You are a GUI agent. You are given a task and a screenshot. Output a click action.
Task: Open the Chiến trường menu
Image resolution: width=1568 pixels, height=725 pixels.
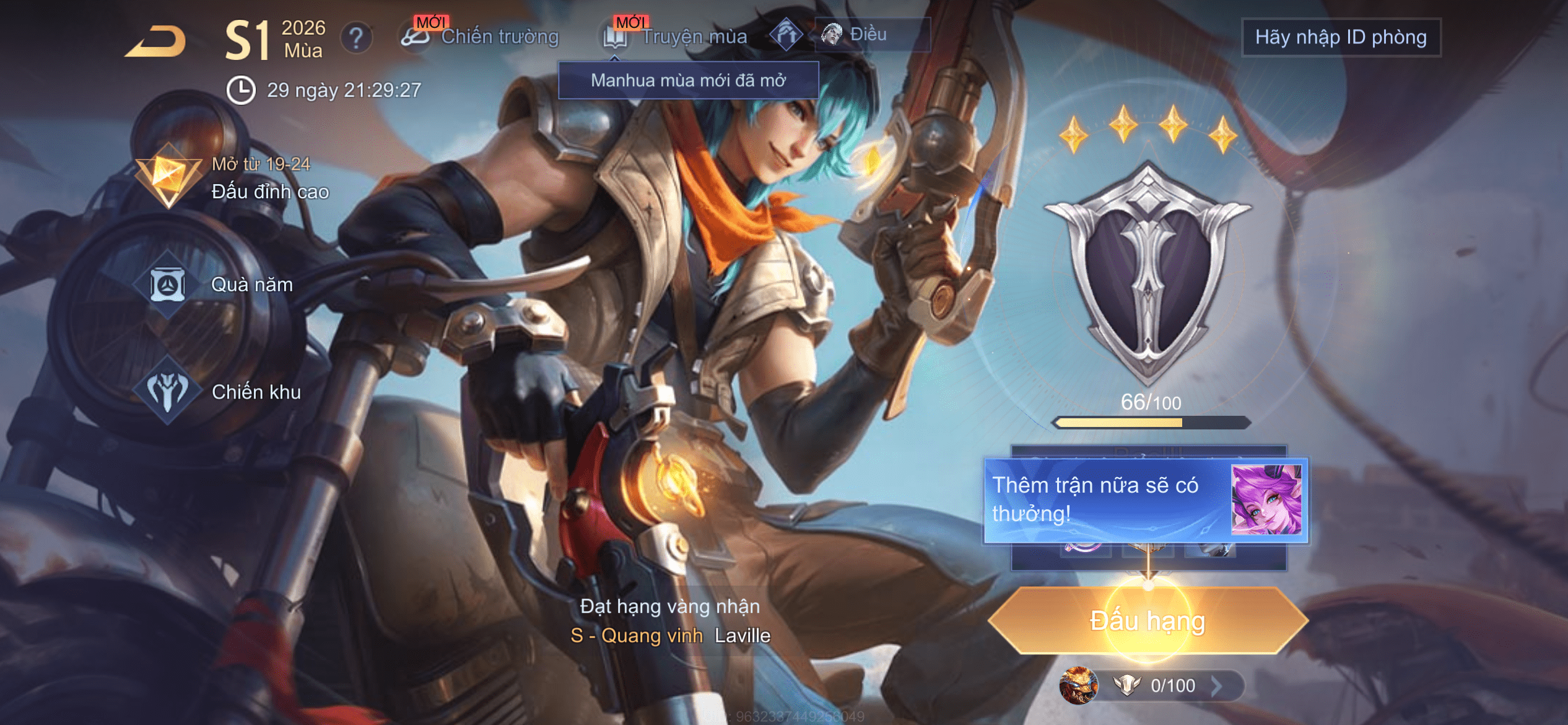point(481,37)
